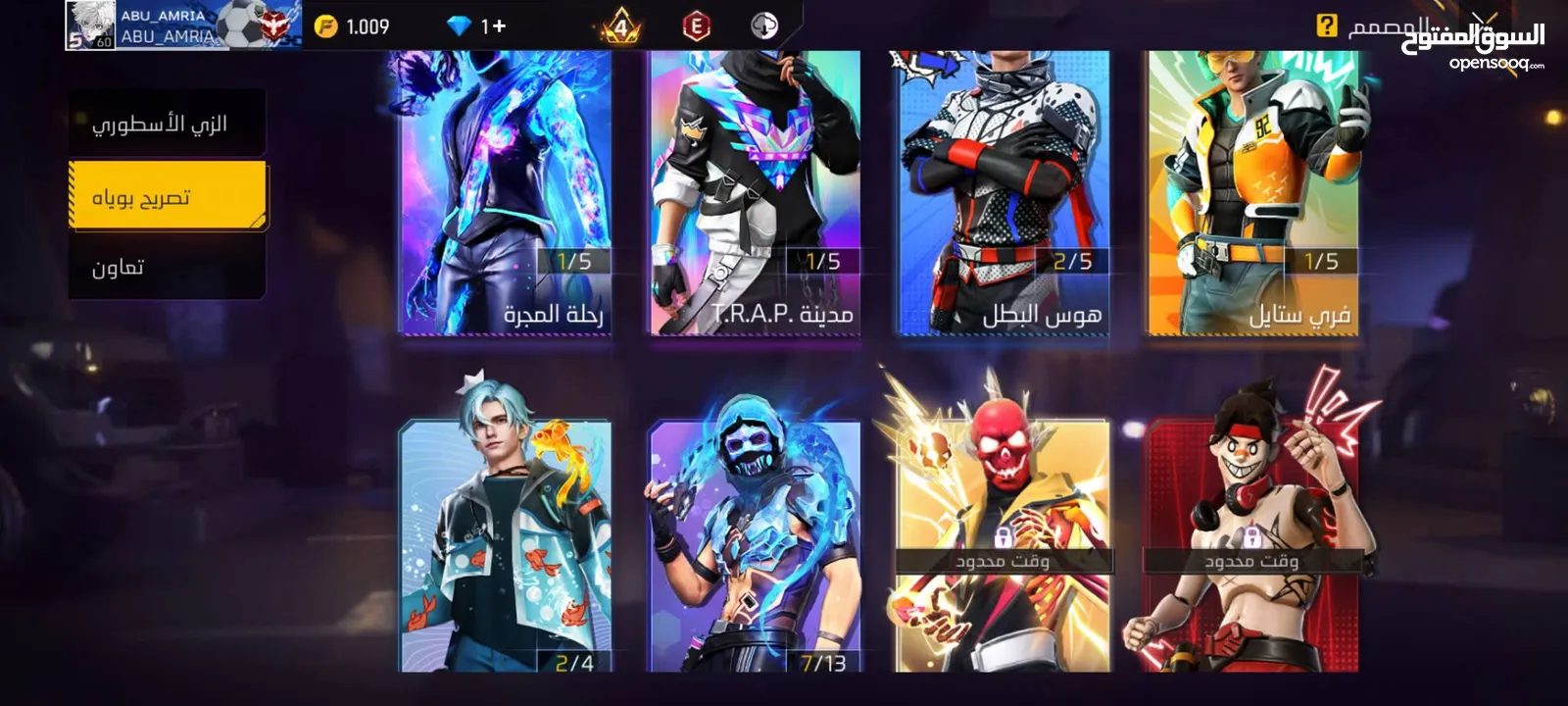1568x706 pixels.
Task: Open the player profile avatar ABU_AMRIA
Action: click(90, 25)
